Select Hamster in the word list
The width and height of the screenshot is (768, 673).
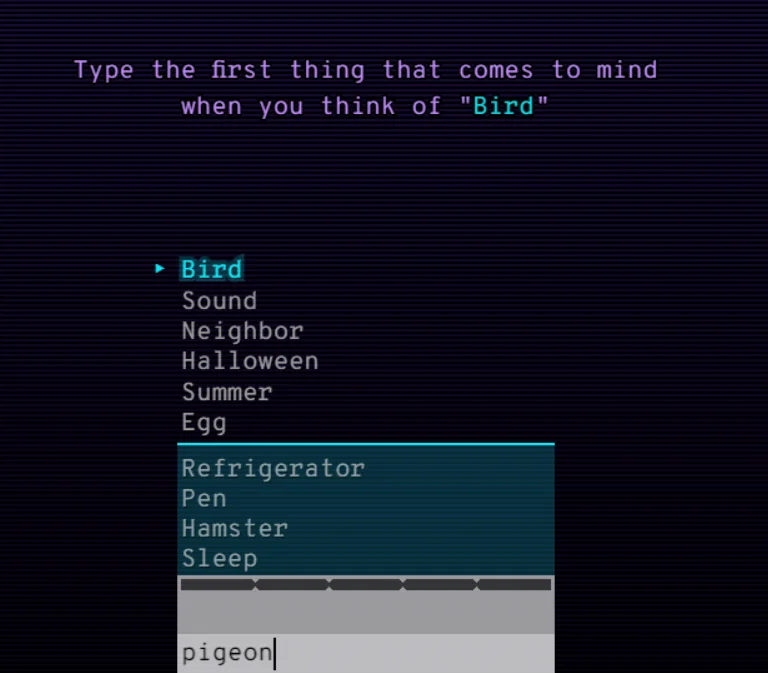235,528
